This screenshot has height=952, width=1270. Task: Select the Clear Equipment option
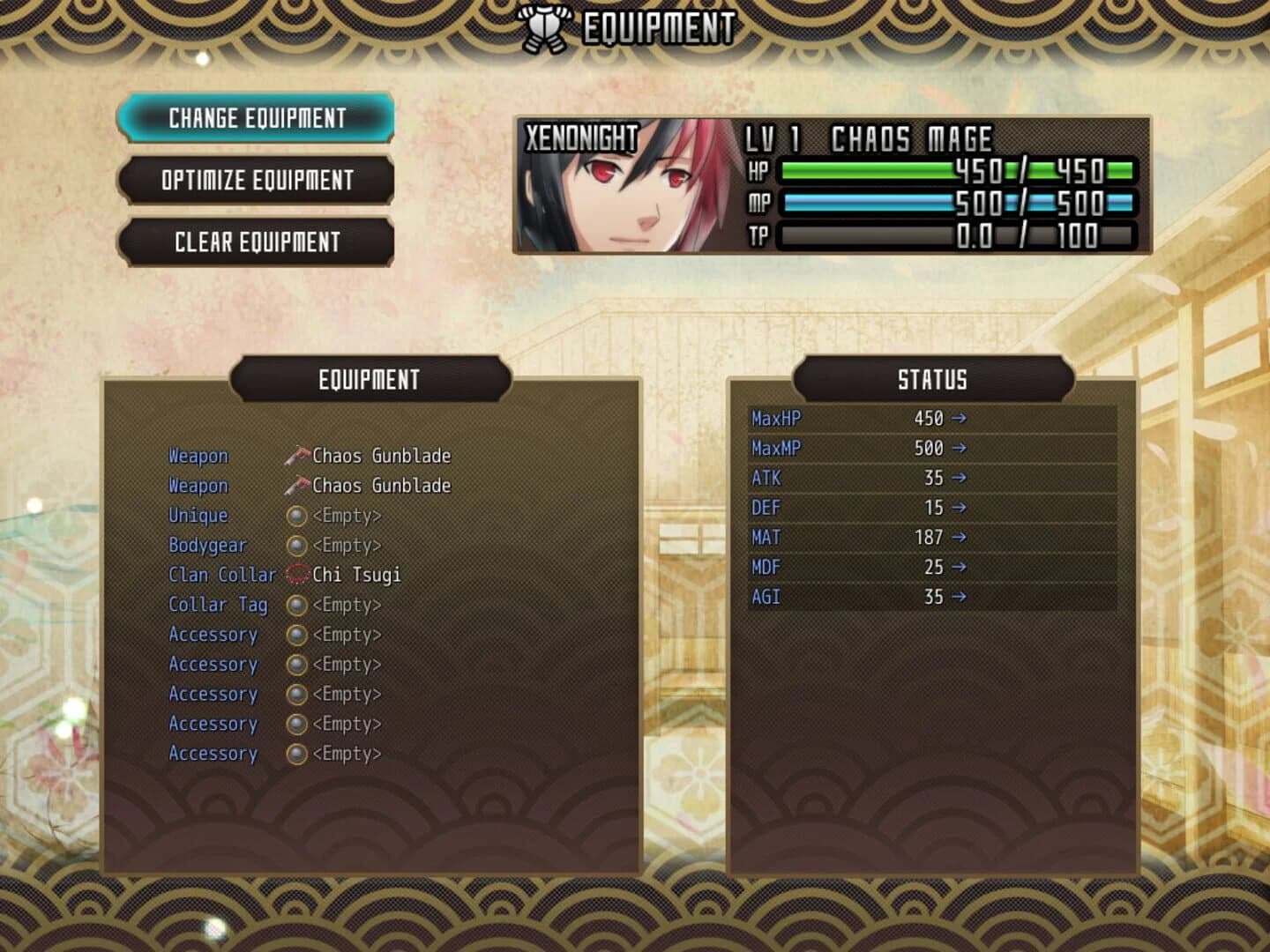tap(257, 242)
